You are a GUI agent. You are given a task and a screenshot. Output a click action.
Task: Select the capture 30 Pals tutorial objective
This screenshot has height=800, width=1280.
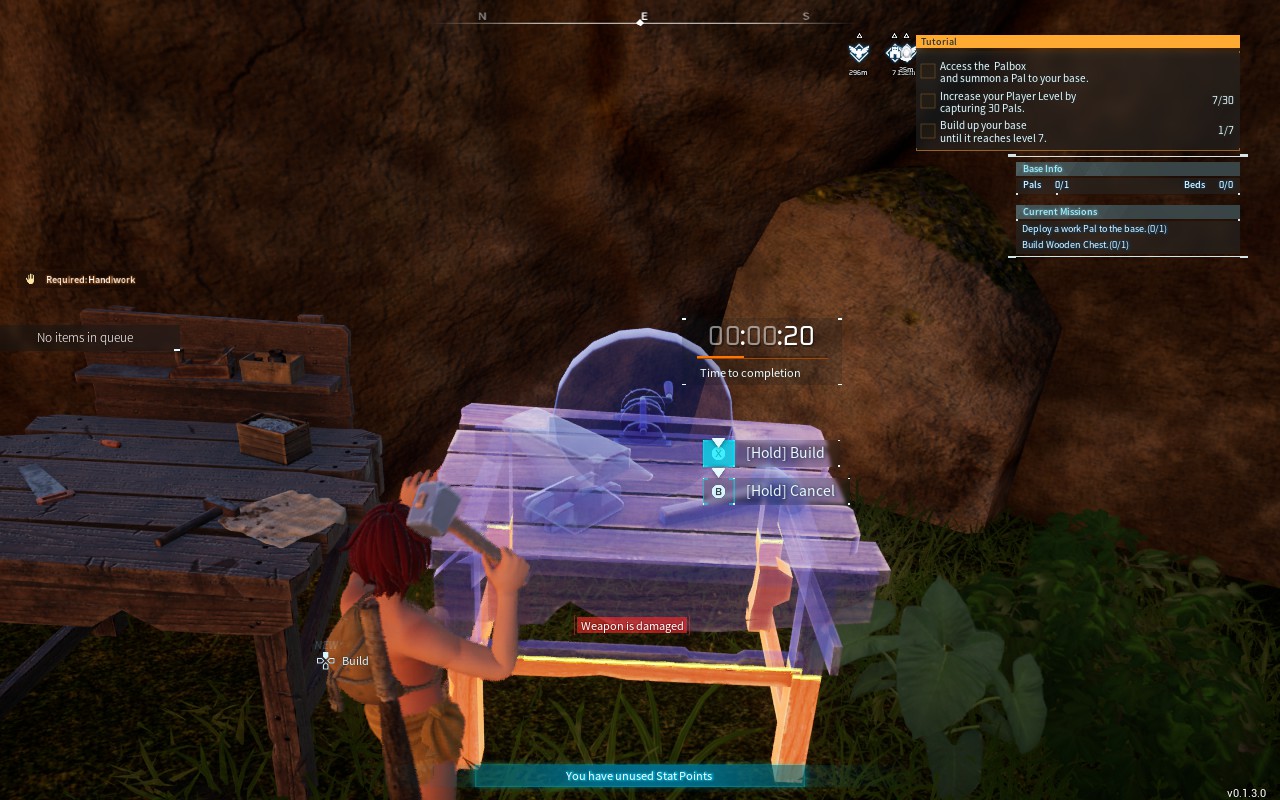1008,102
